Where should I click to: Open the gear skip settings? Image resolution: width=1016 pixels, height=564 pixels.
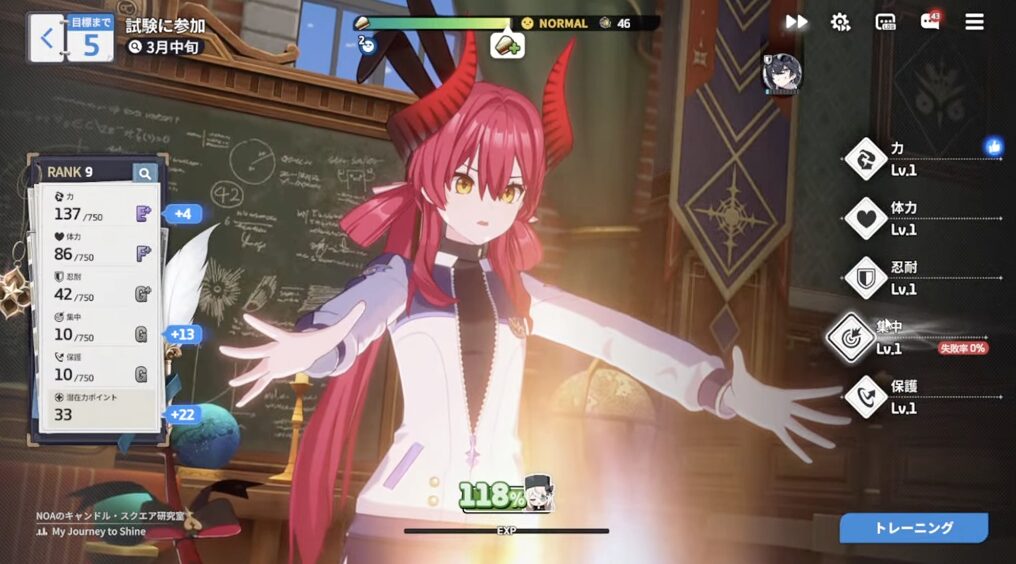click(x=840, y=22)
